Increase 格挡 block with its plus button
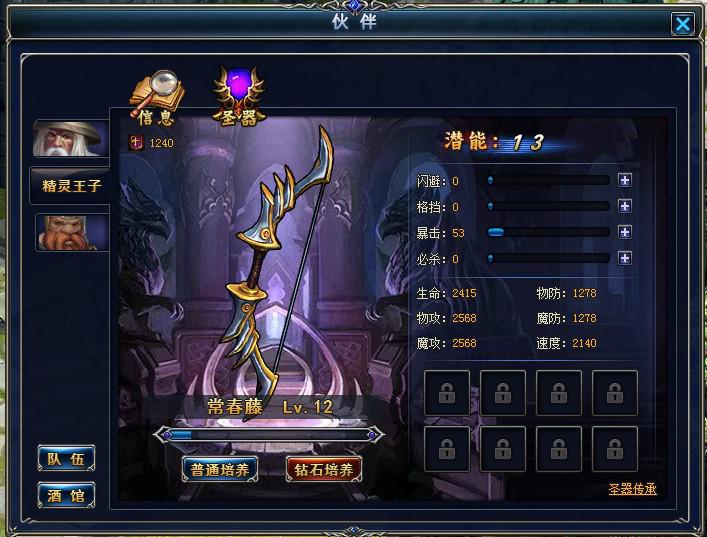 [x=625, y=207]
